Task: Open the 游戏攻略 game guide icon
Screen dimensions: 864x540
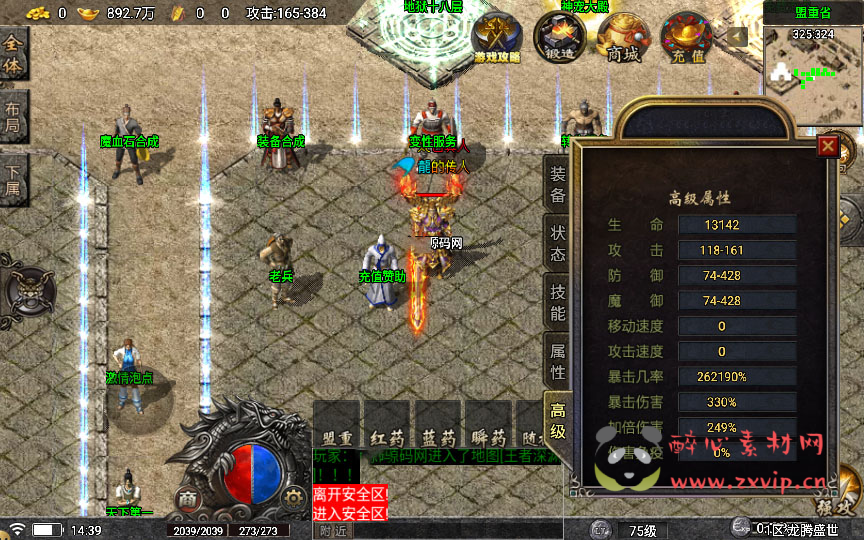Action: [497, 38]
